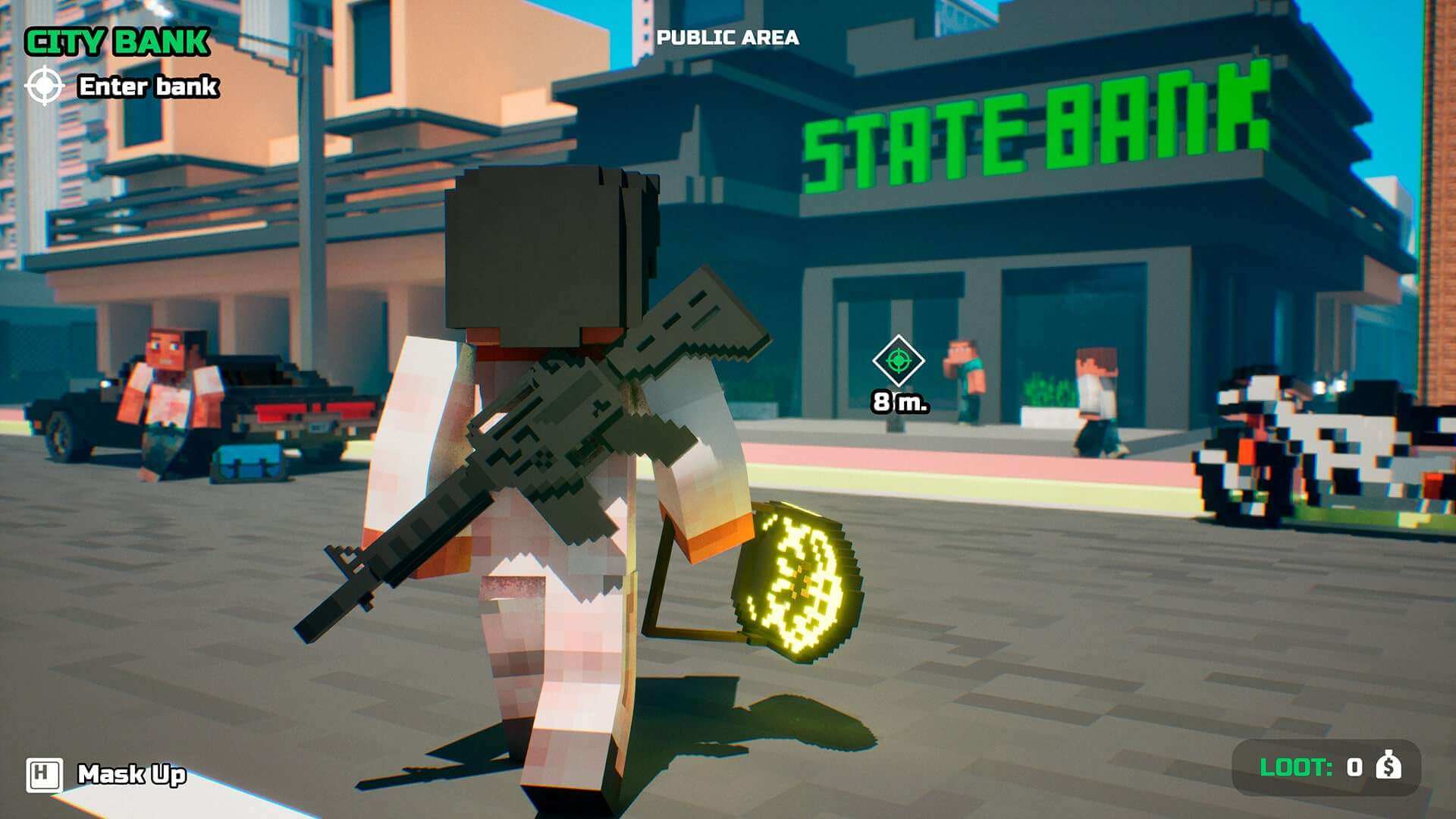Screen dimensions: 1456x819
Task: Click the green diamond waypoint marker
Action: click(x=898, y=360)
